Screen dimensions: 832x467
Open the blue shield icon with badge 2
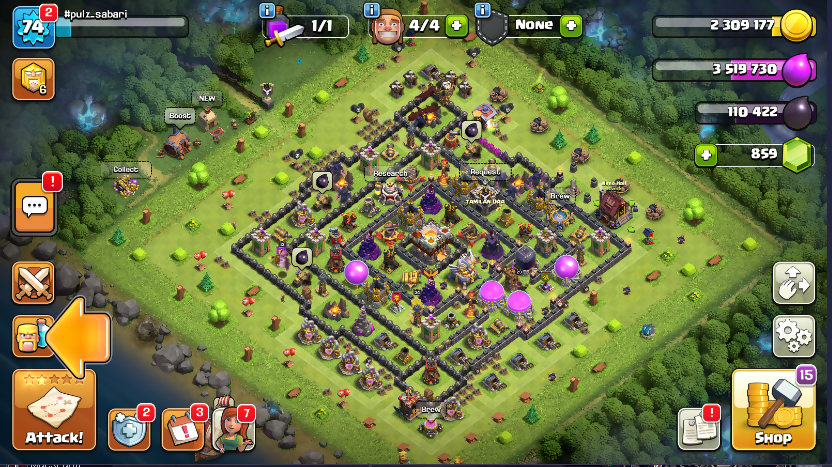129,429
